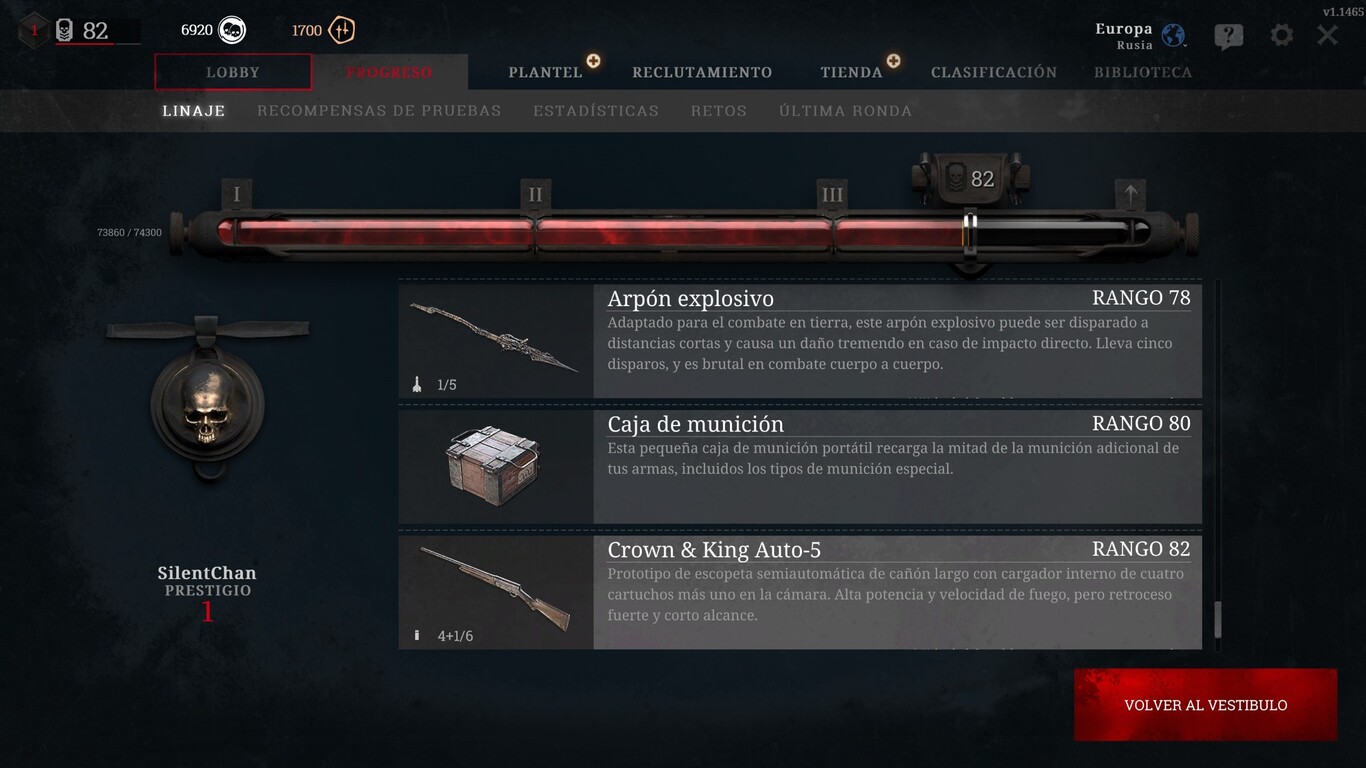The image size is (1366, 768).
Task: Open the help question mark icon
Action: click(x=1228, y=34)
